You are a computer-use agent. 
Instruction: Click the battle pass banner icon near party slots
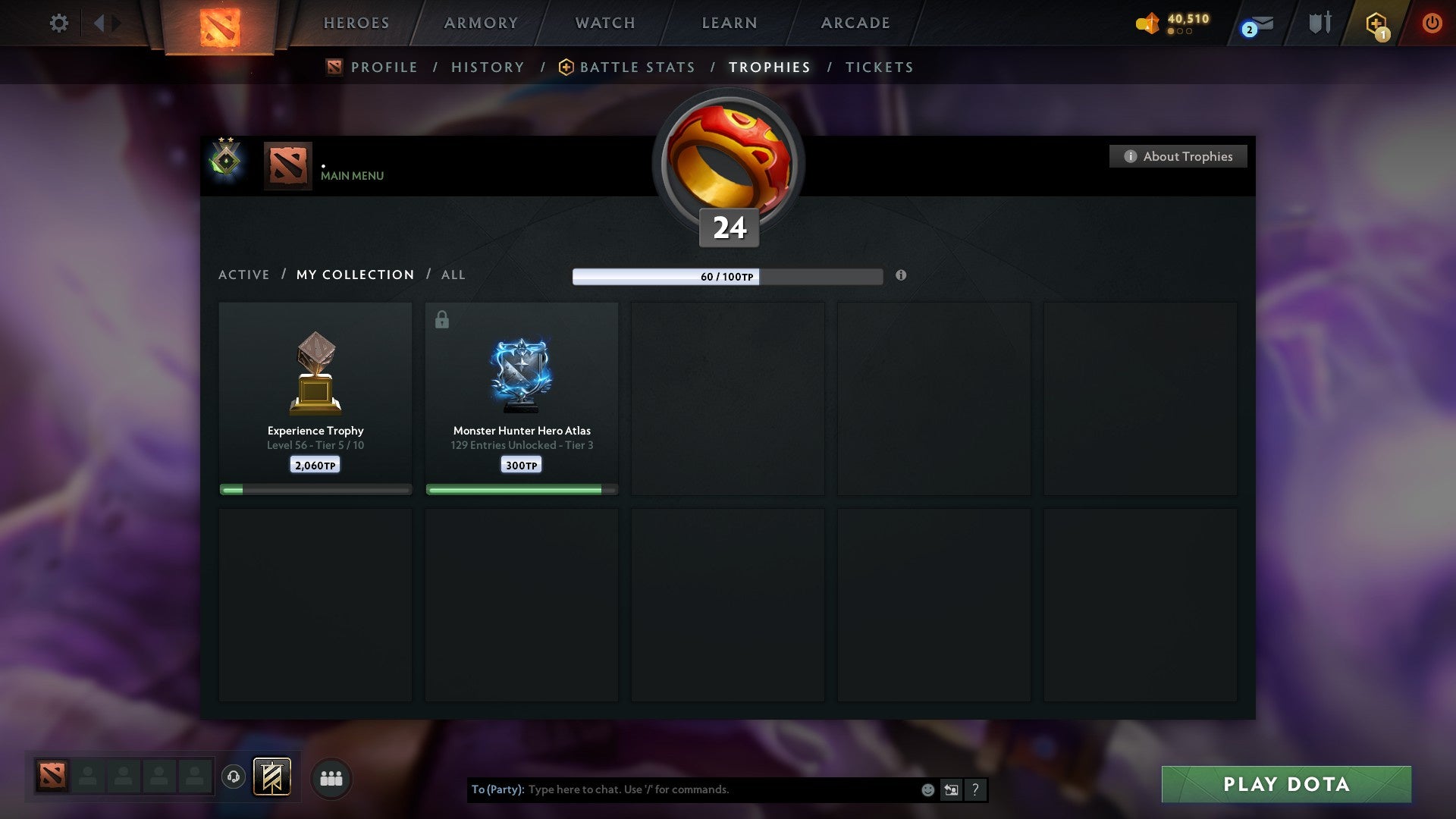click(x=272, y=777)
